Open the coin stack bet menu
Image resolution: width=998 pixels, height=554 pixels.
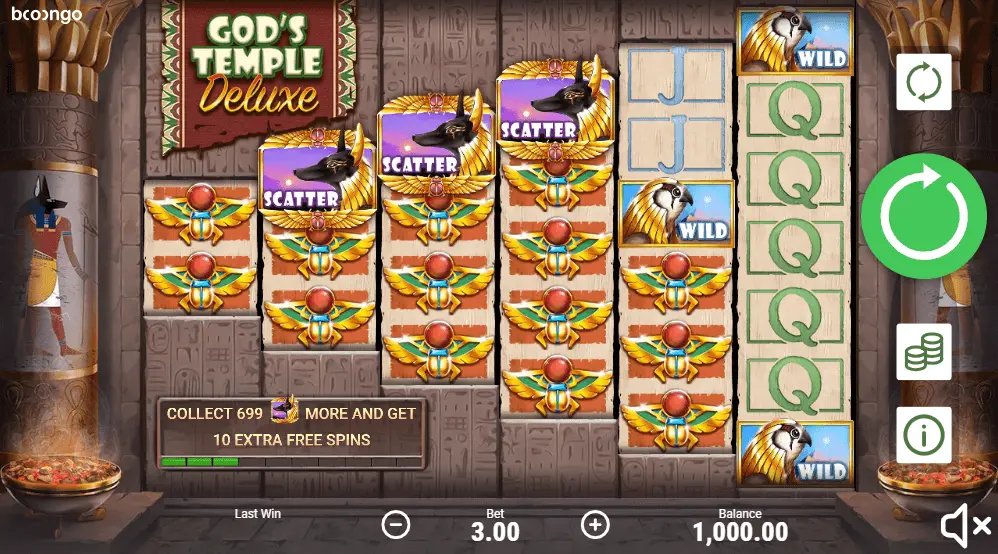923,351
